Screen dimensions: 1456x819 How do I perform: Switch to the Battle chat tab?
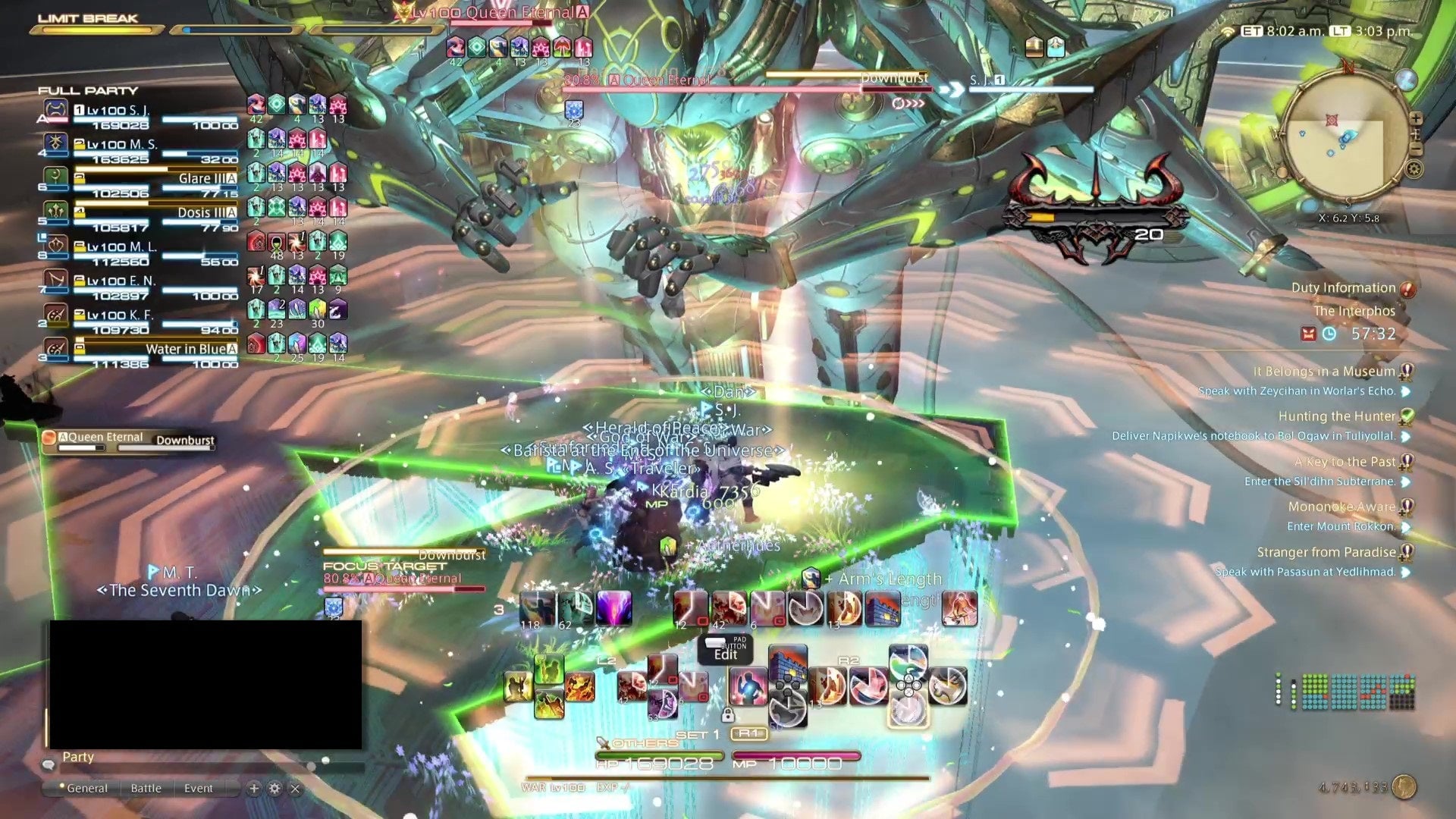(x=146, y=788)
